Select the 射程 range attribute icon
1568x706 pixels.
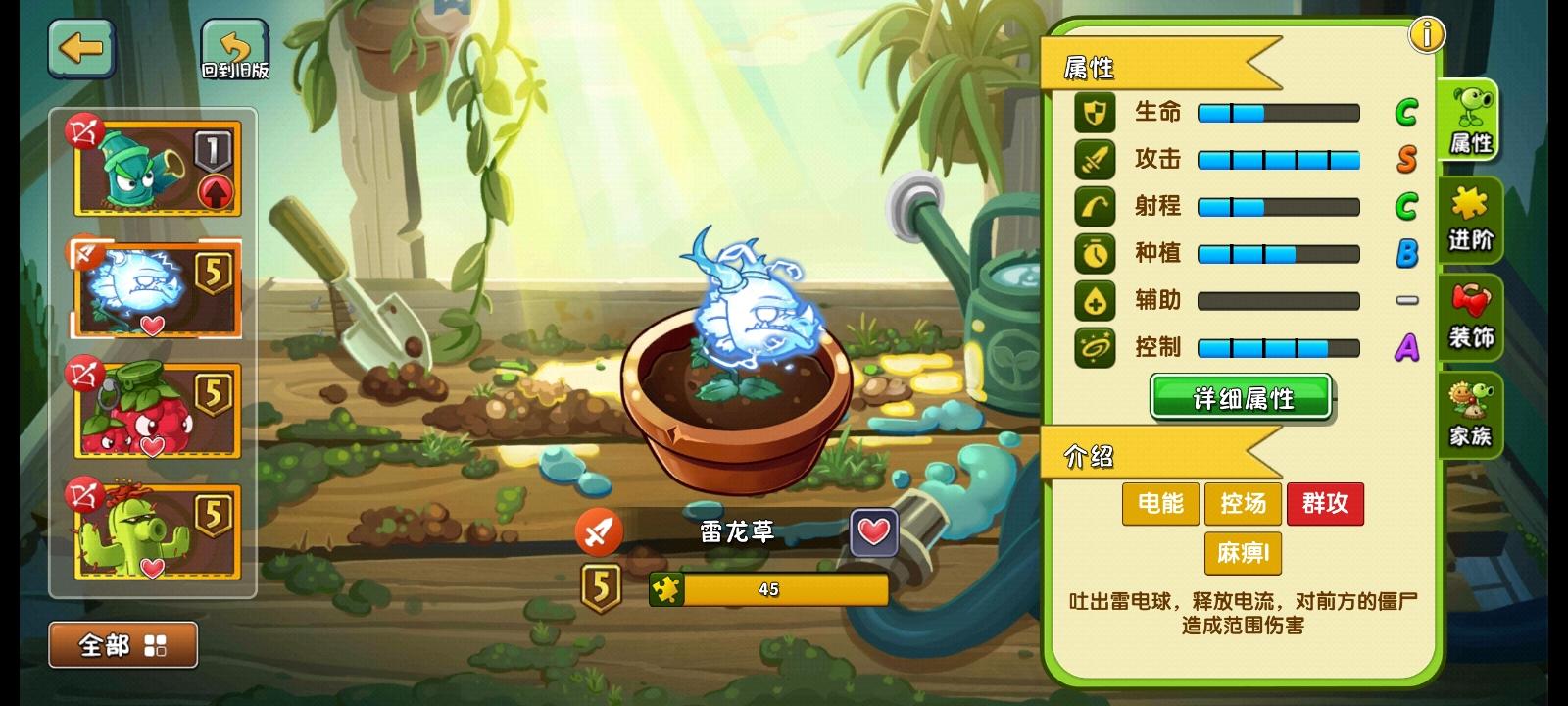(1095, 207)
